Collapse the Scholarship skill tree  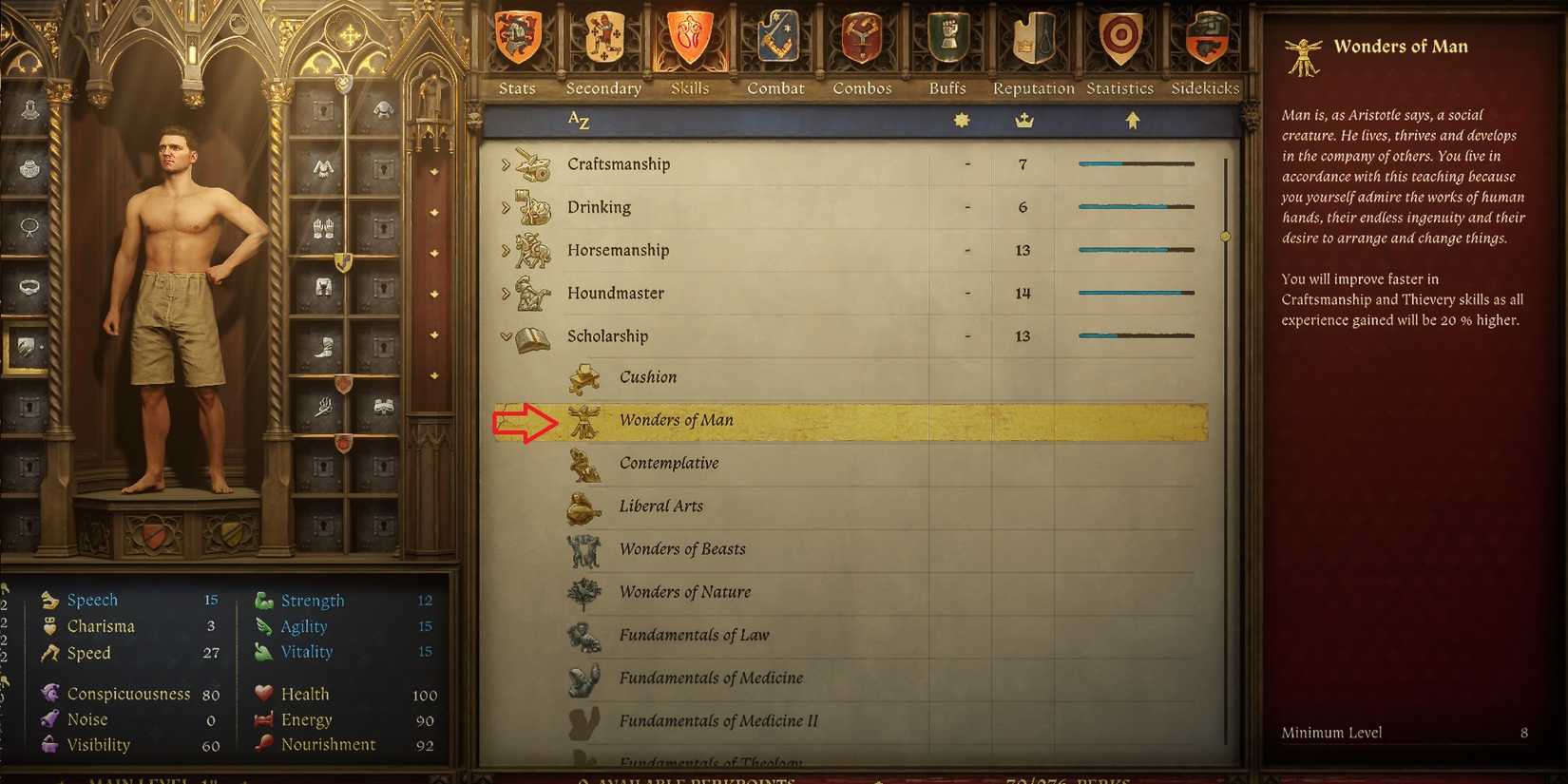click(x=505, y=335)
